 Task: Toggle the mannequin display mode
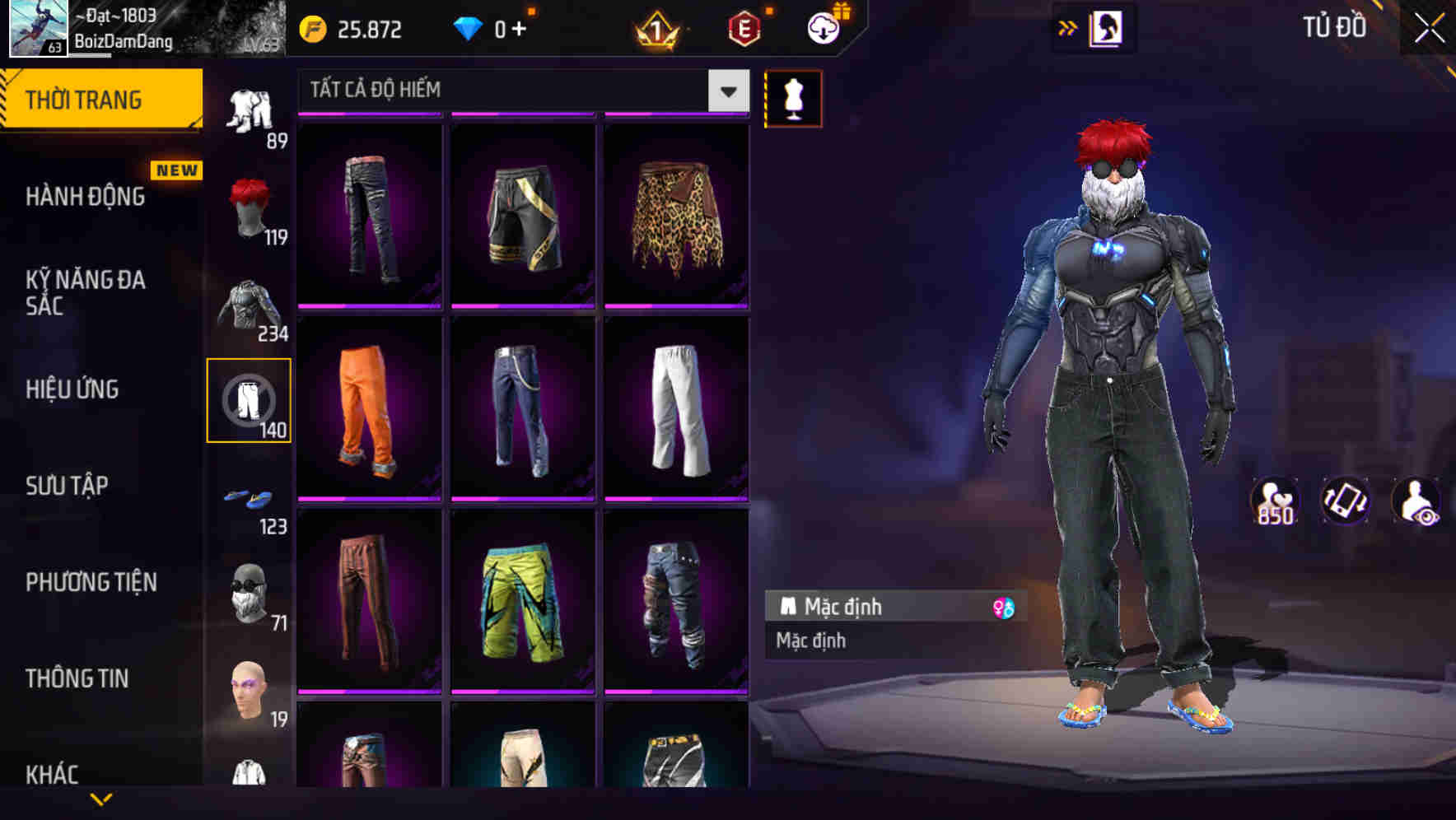point(793,98)
